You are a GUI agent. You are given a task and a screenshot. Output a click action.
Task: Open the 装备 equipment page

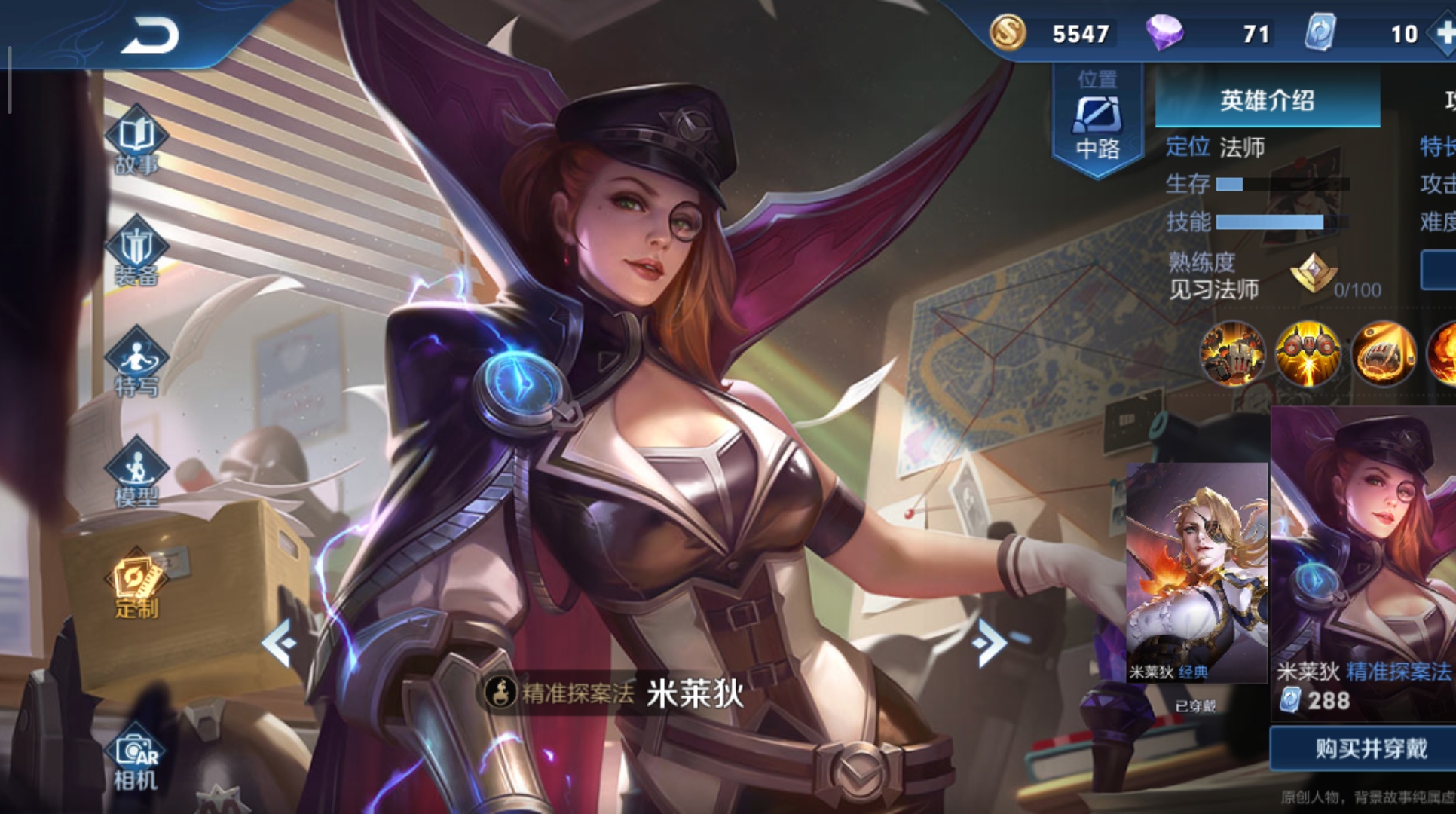tap(136, 252)
